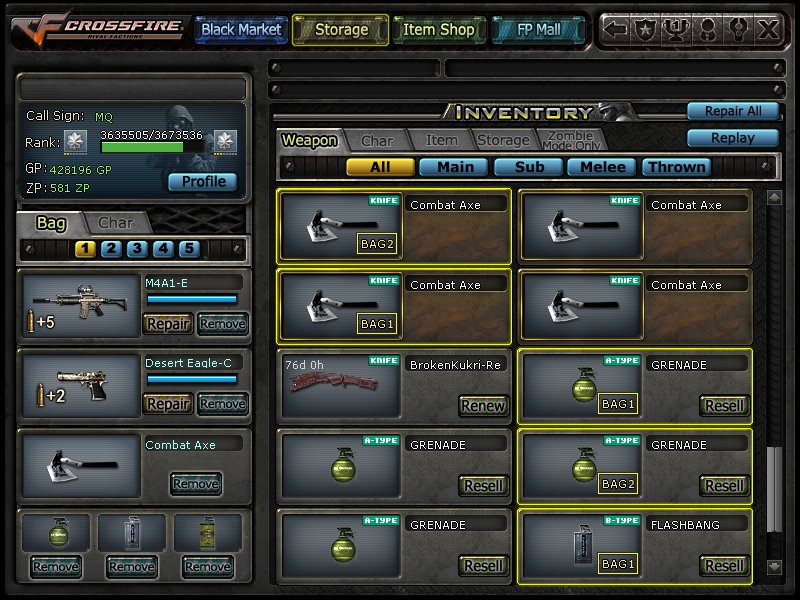The image size is (800, 600).
Task: Open the Black Market
Action: tap(241, 30)
